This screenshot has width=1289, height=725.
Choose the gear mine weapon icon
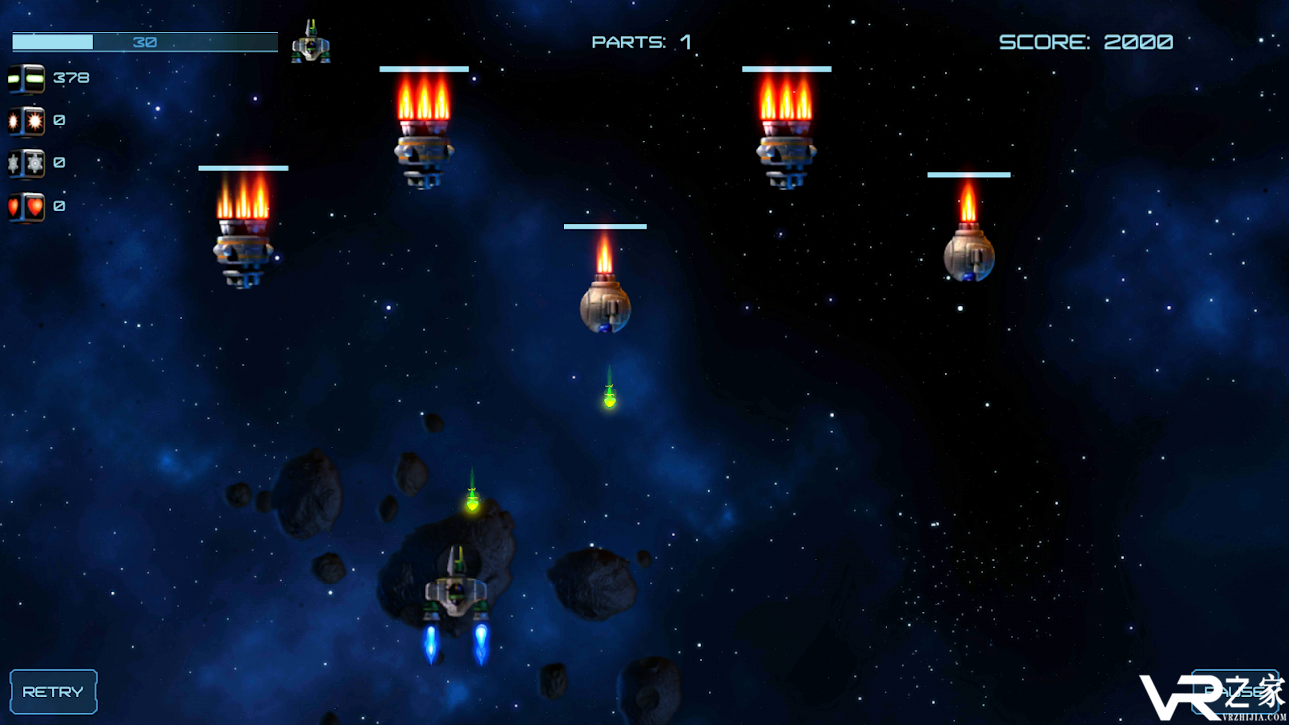click(x=26, y=163)
